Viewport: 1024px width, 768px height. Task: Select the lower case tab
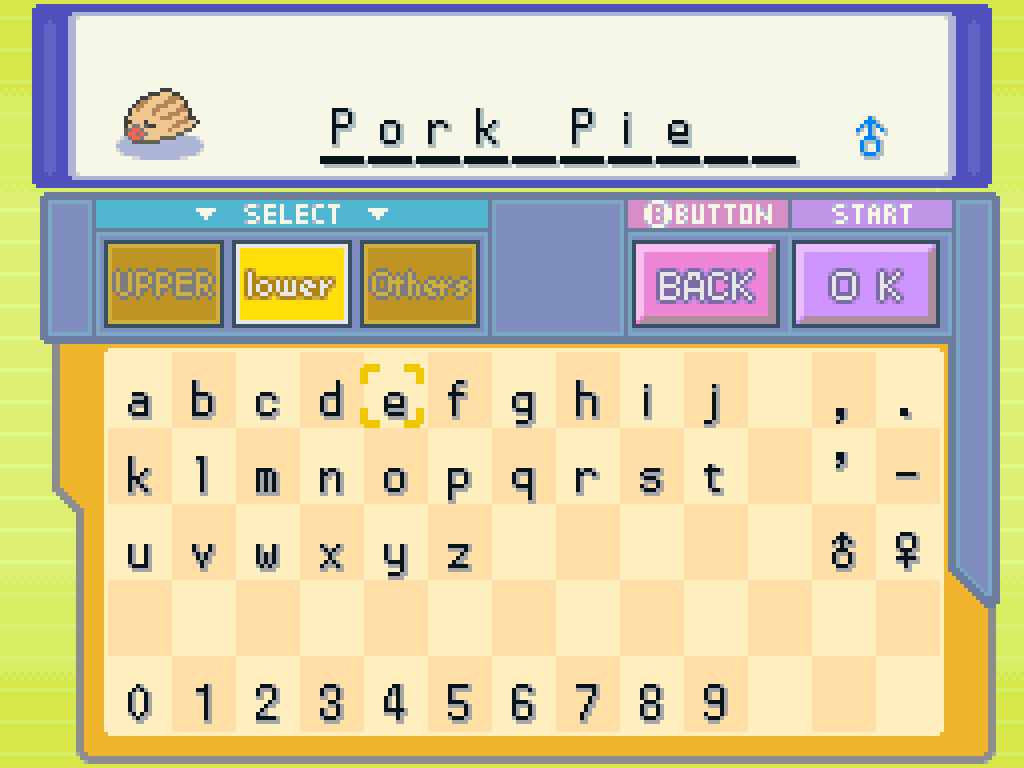(291, 285)
